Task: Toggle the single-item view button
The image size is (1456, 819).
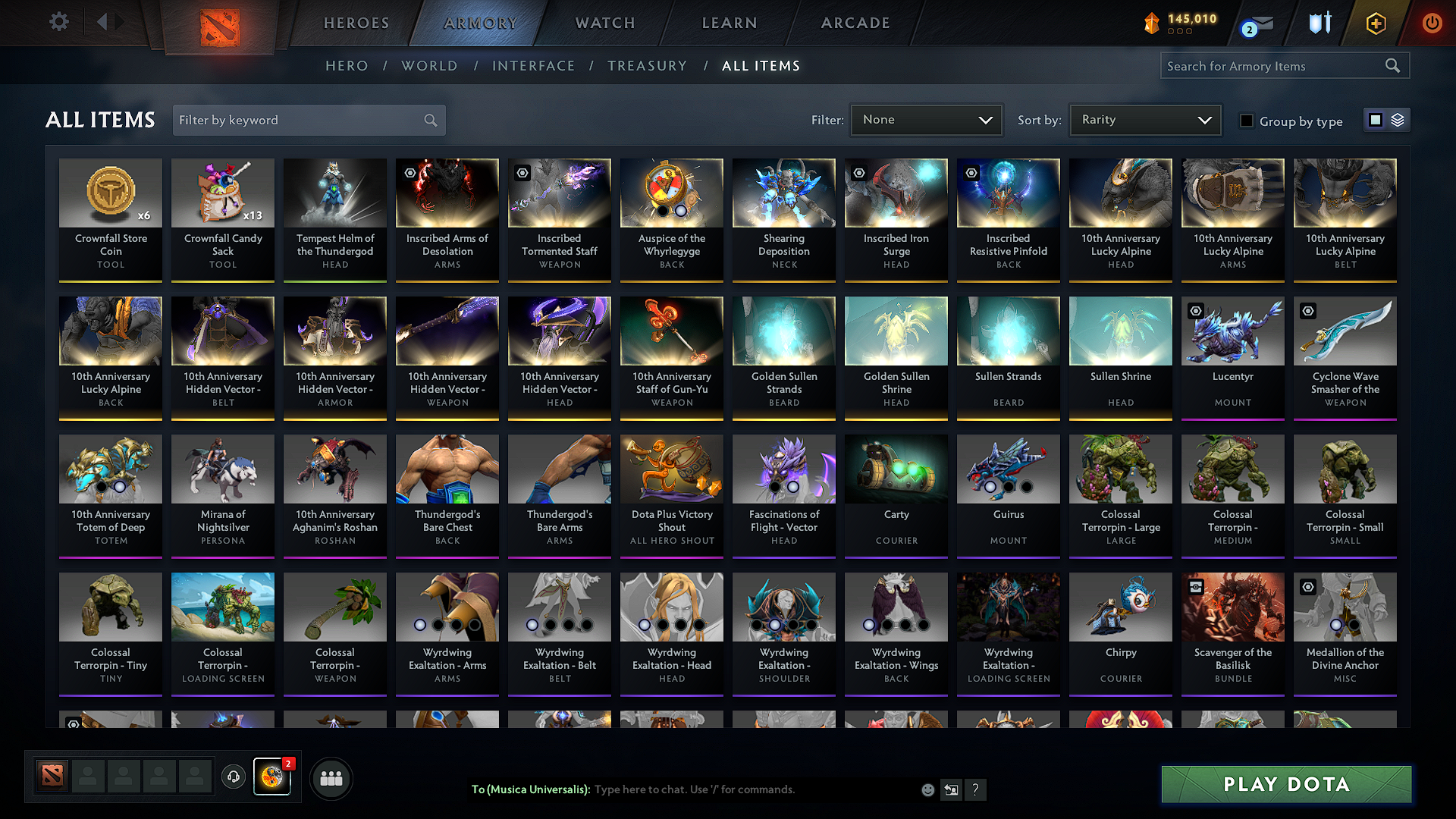Action: click(1376, 119)
